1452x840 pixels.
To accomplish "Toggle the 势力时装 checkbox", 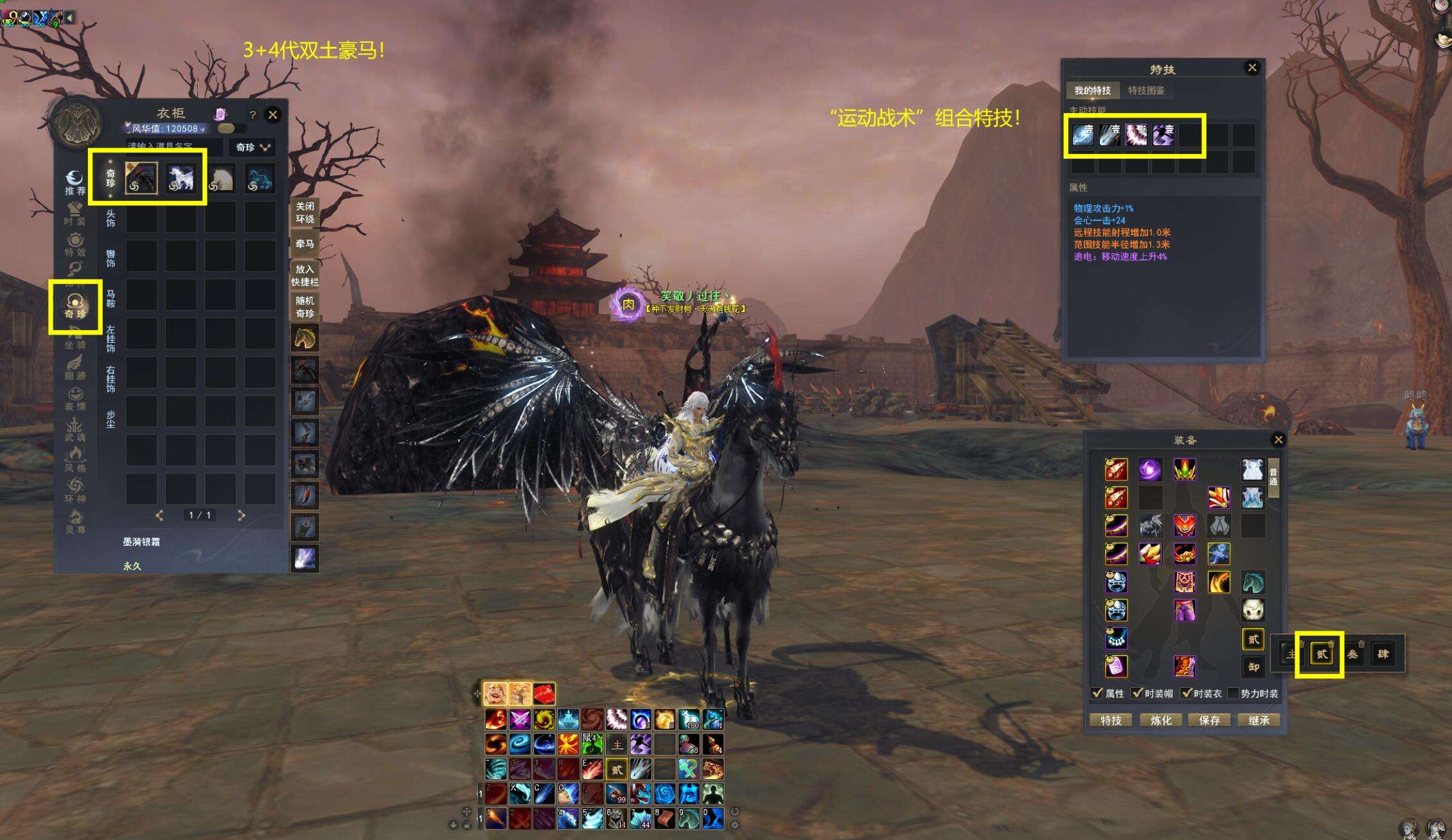I will click(1232, 694).
